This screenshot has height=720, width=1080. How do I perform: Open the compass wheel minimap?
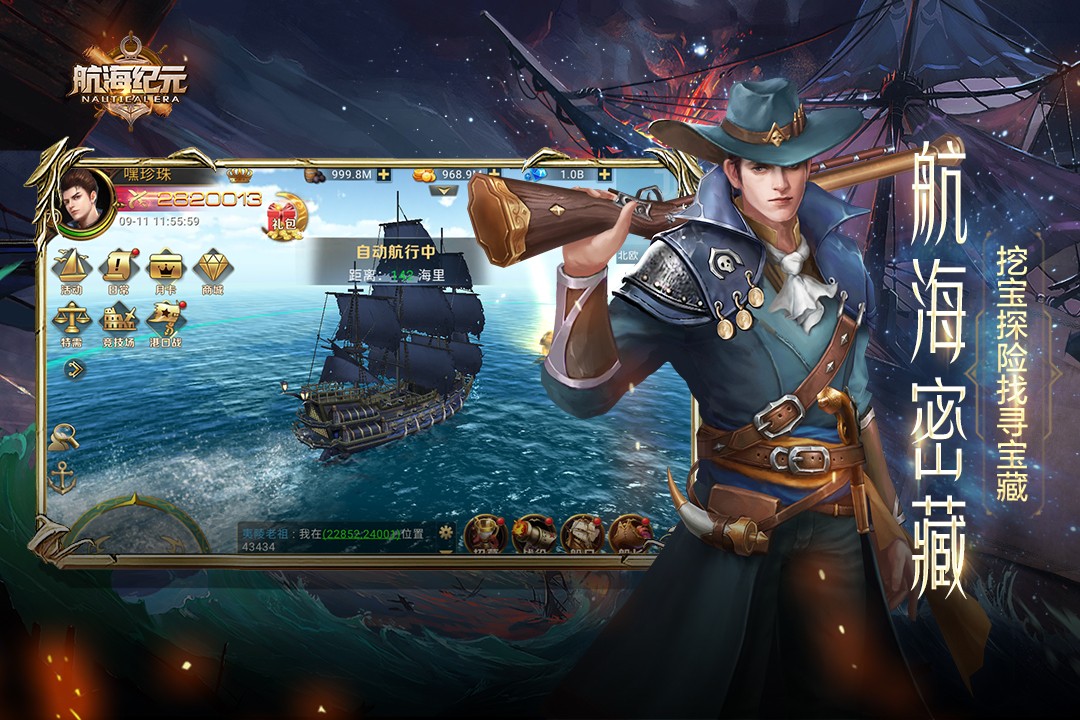137,530
